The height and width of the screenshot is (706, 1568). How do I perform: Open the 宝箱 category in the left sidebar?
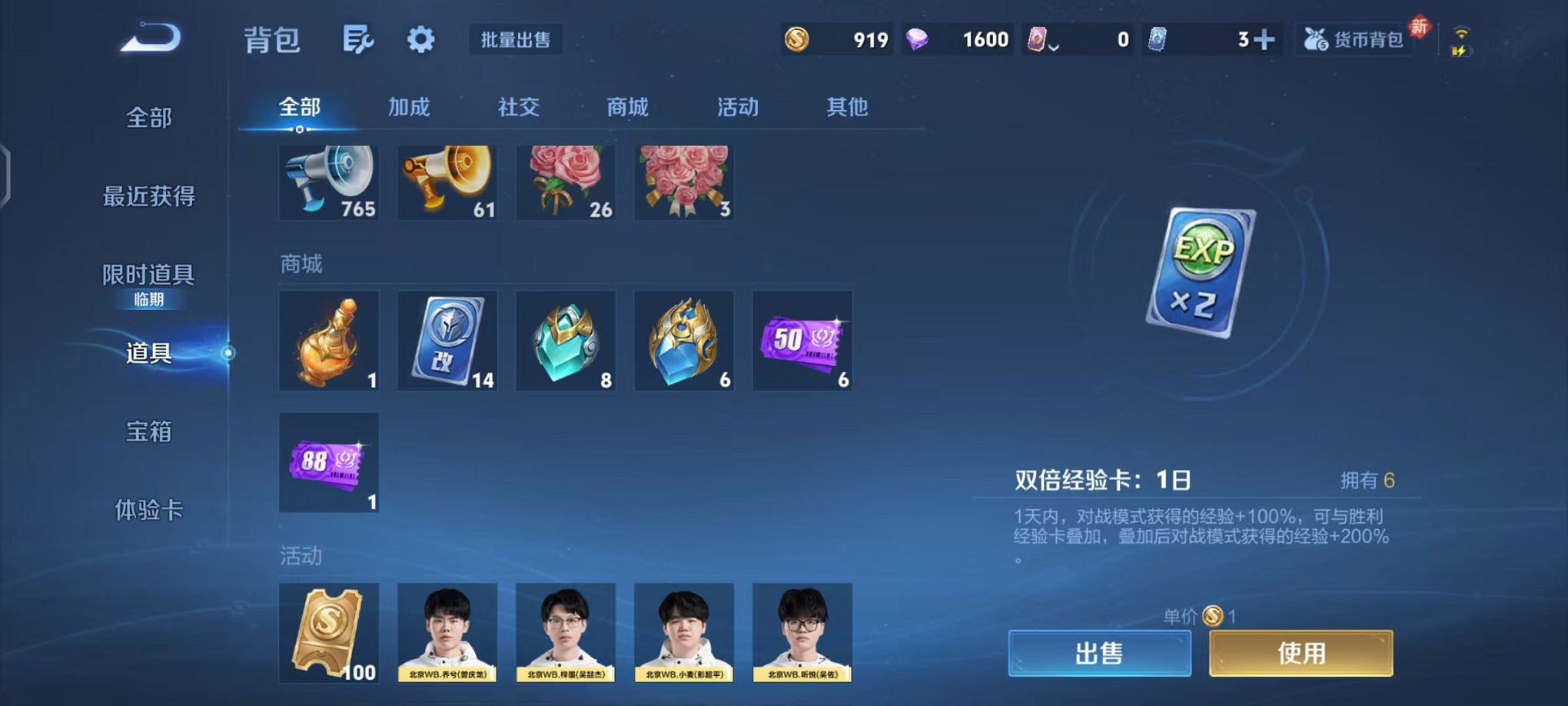pyautogui.click(x=149, y=433)
